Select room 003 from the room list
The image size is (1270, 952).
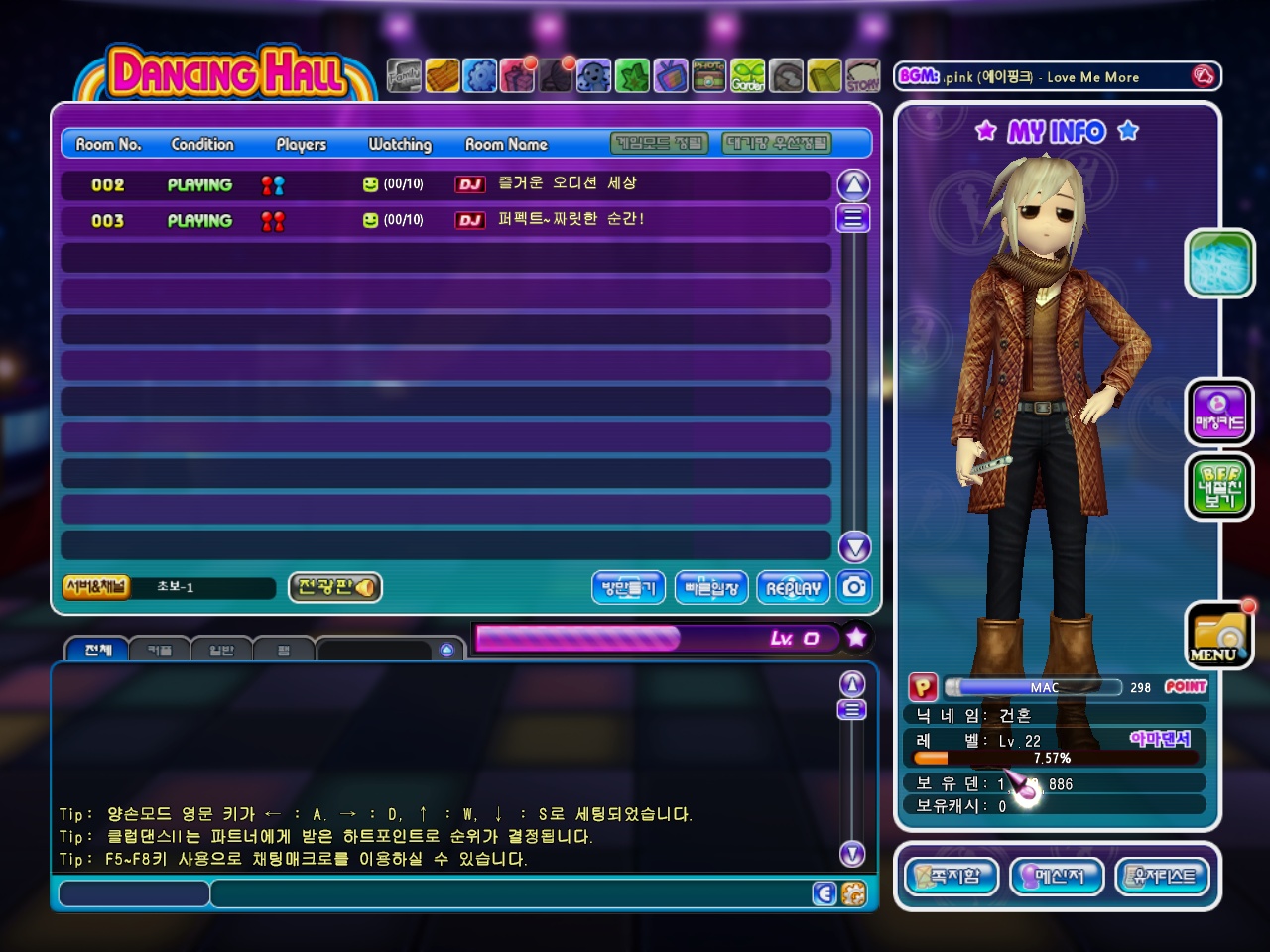(x=444, y=220)
